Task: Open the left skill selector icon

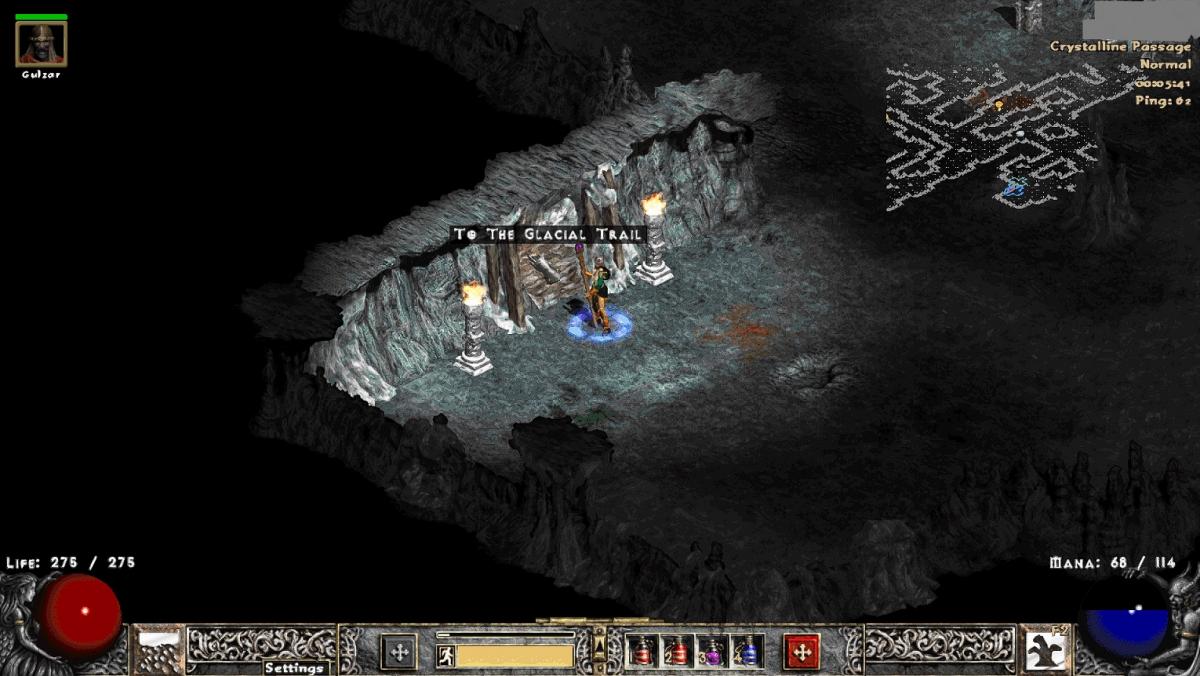Action: pos(158,649)
